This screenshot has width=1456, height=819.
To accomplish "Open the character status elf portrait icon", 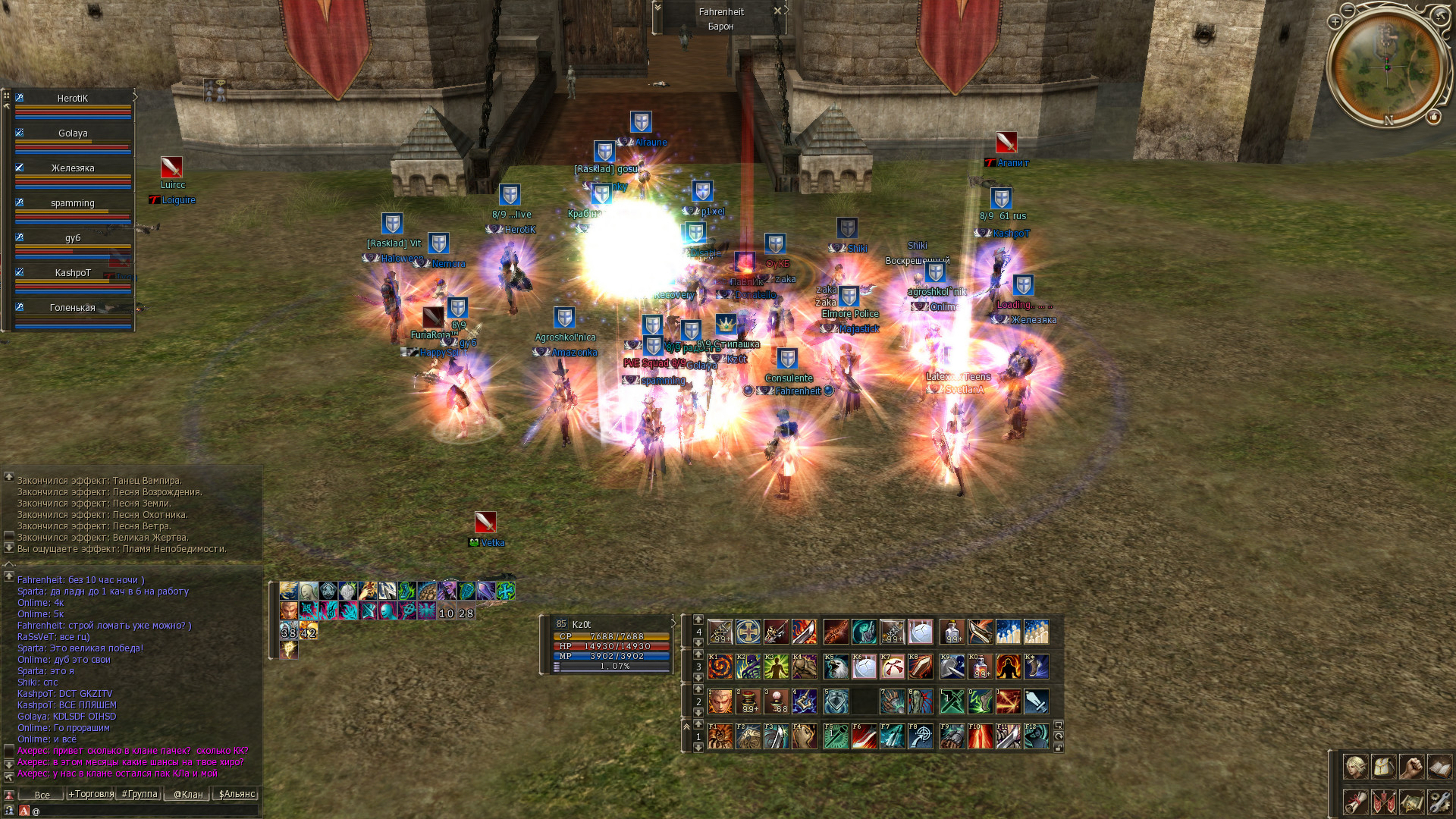I will click(x=1355, y=767).
